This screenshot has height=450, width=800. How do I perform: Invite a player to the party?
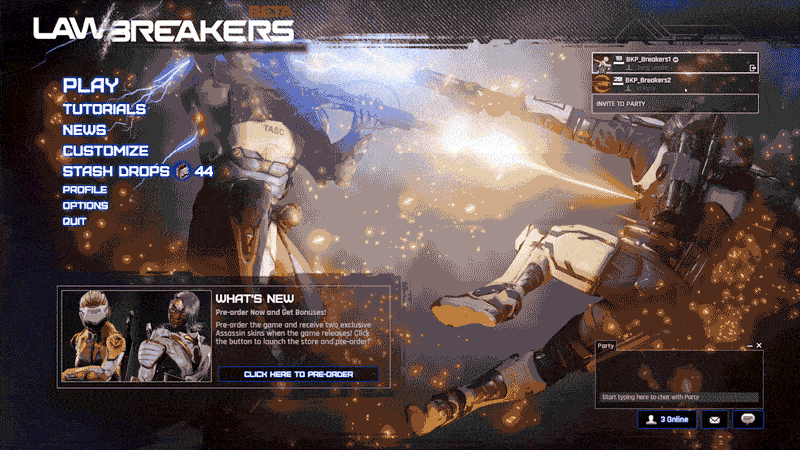click(x=674, y=104)
